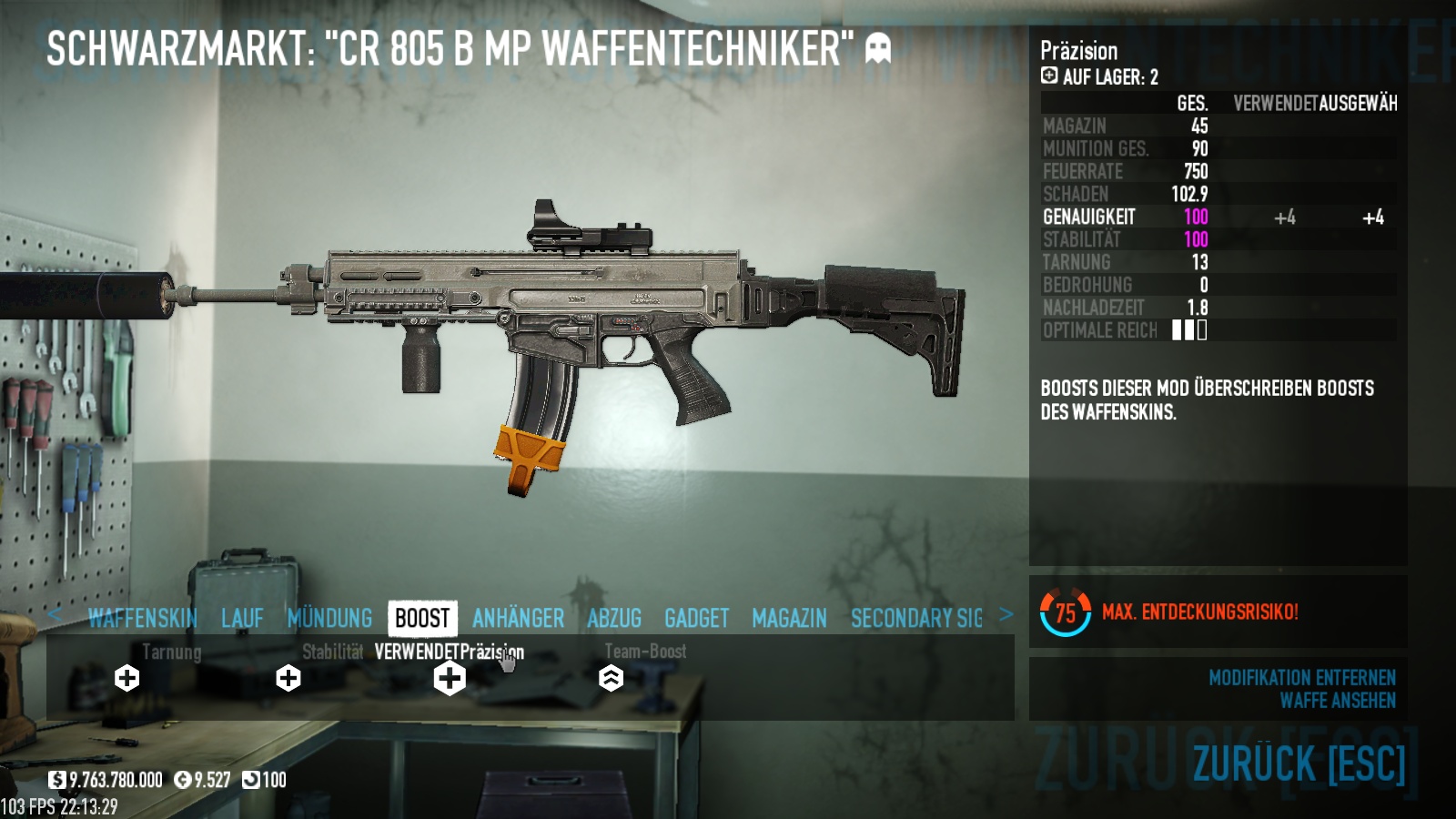Switch to the Waffenskin tab
1456x819 pixels.
coord(142,619)
